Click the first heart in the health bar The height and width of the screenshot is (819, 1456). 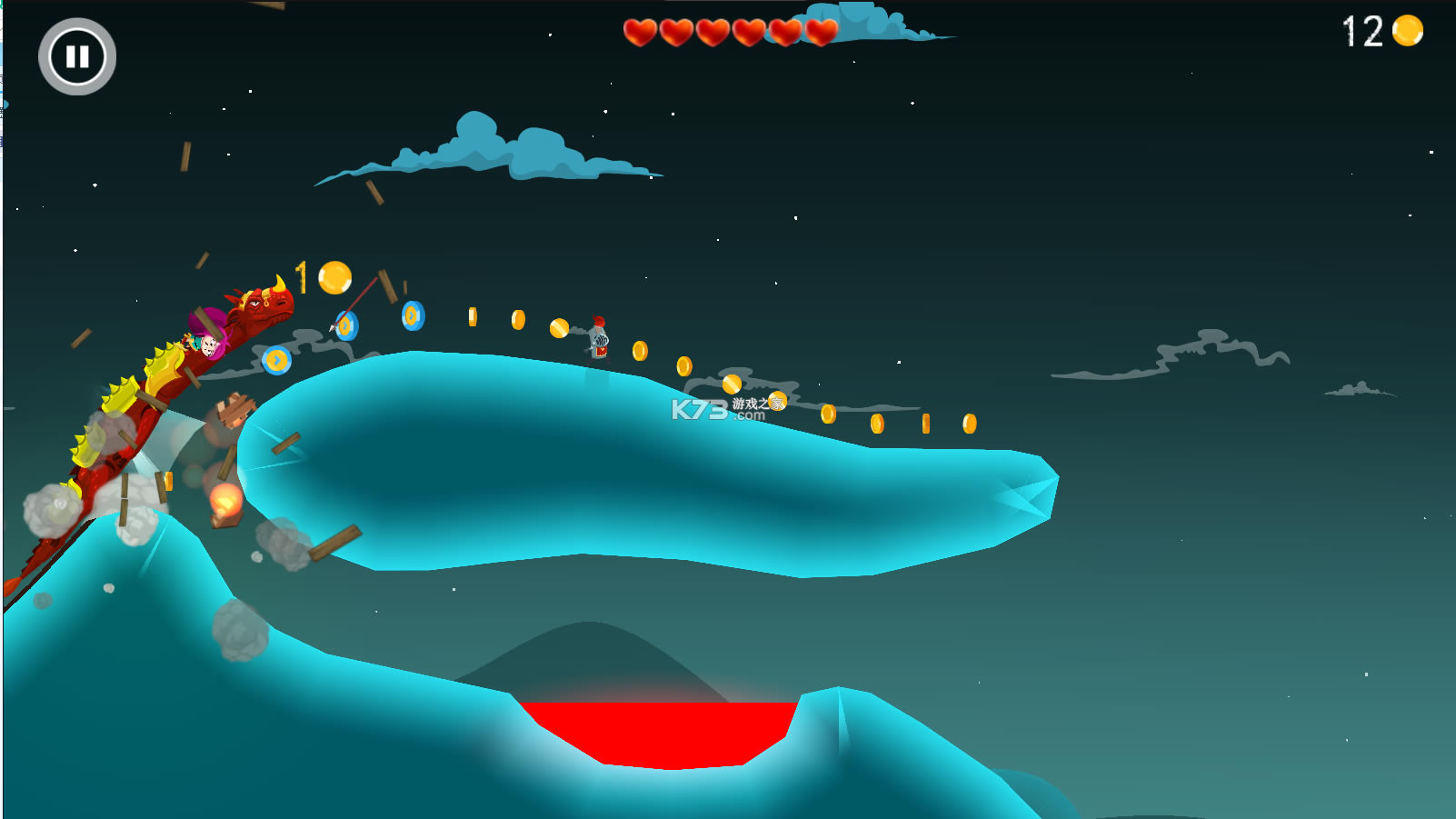tap(639, 34)
